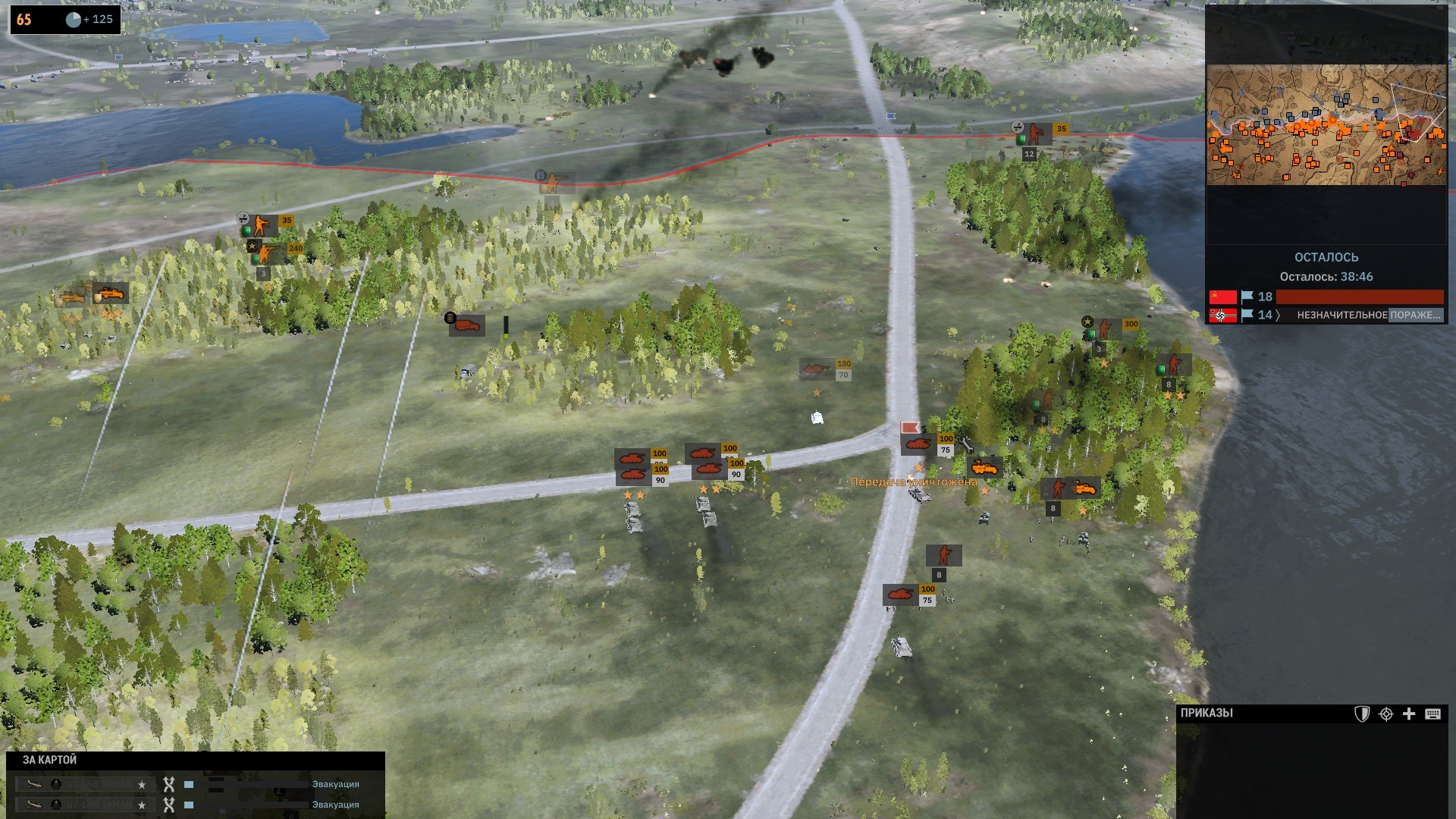This screenshot has width=1456, height=819.
Task: Click the battlefield minimap
Action: [1326, 125]
